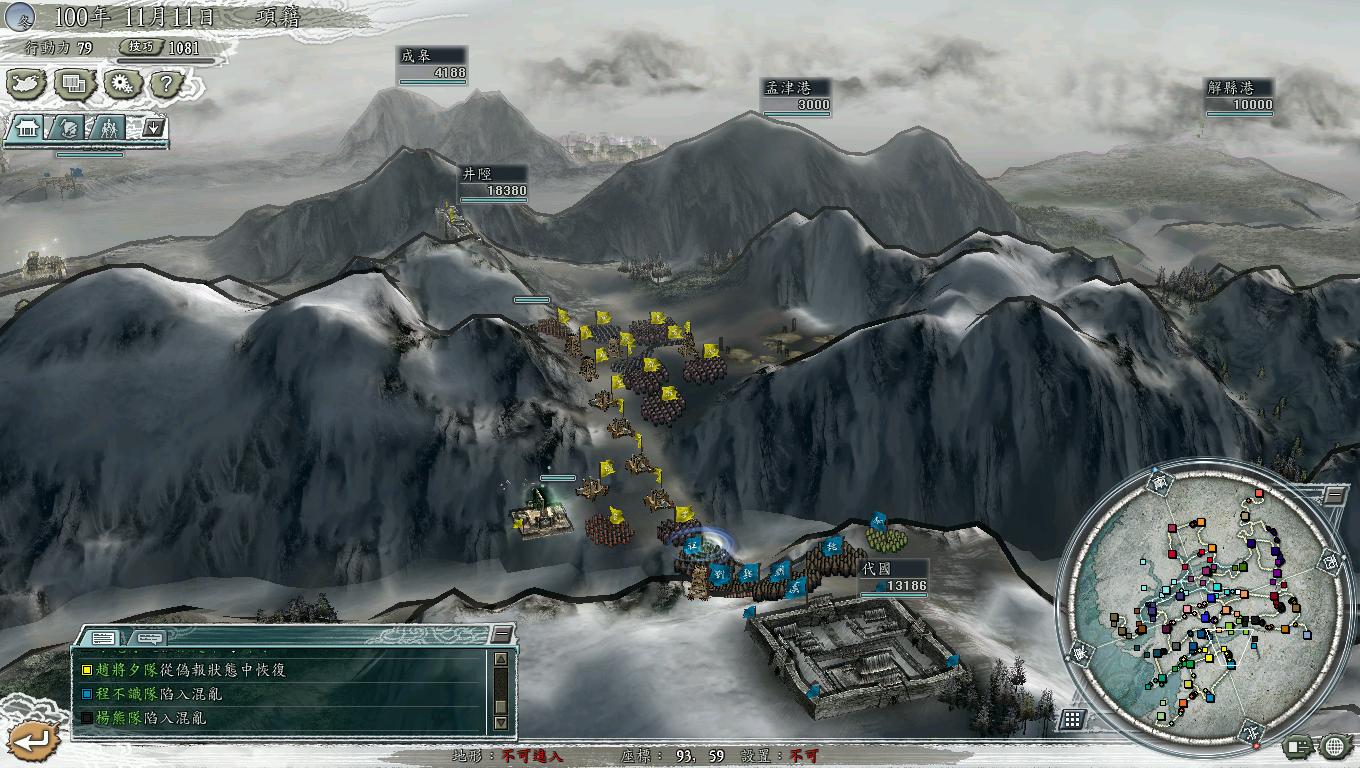Switch to the city building tab
Viewport: 1360px width, 768px height.
pyautogui.click(x=27, y=128)
